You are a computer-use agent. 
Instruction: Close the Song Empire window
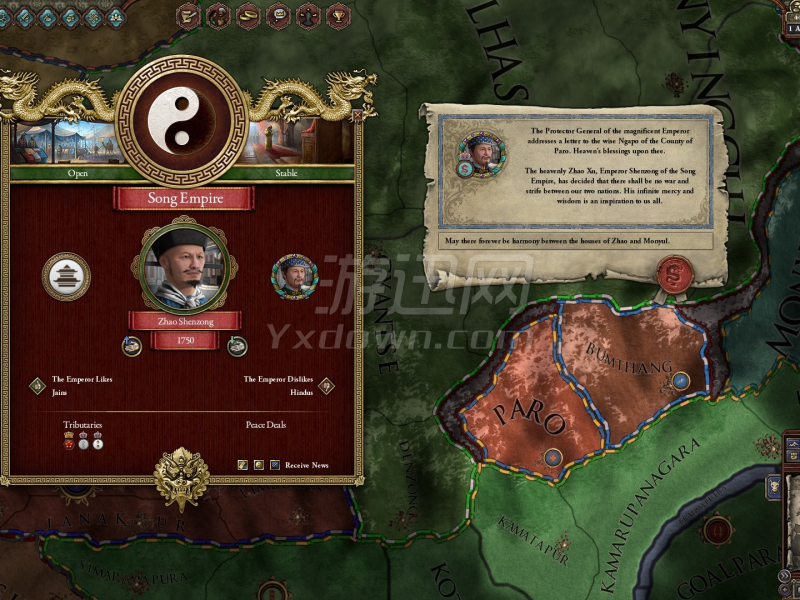(357, 116)
